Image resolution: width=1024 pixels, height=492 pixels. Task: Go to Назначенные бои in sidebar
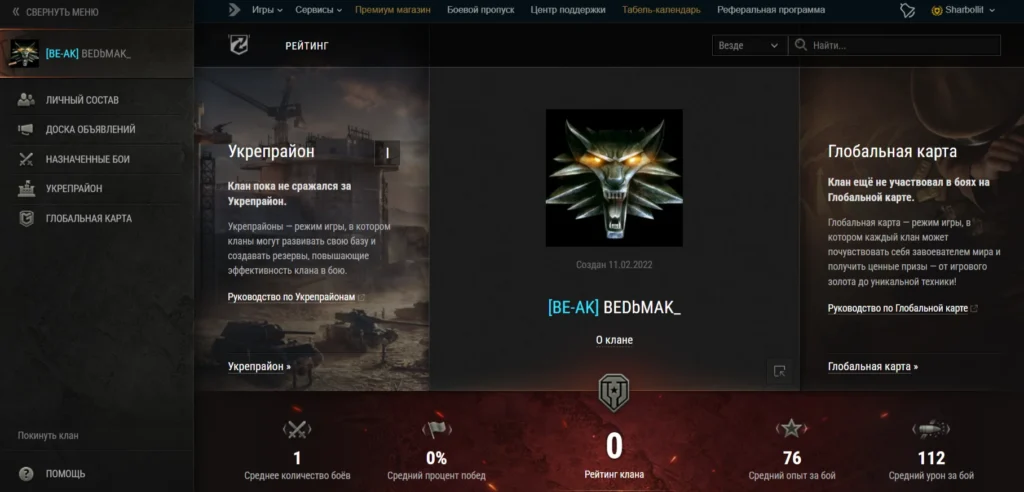87,159
